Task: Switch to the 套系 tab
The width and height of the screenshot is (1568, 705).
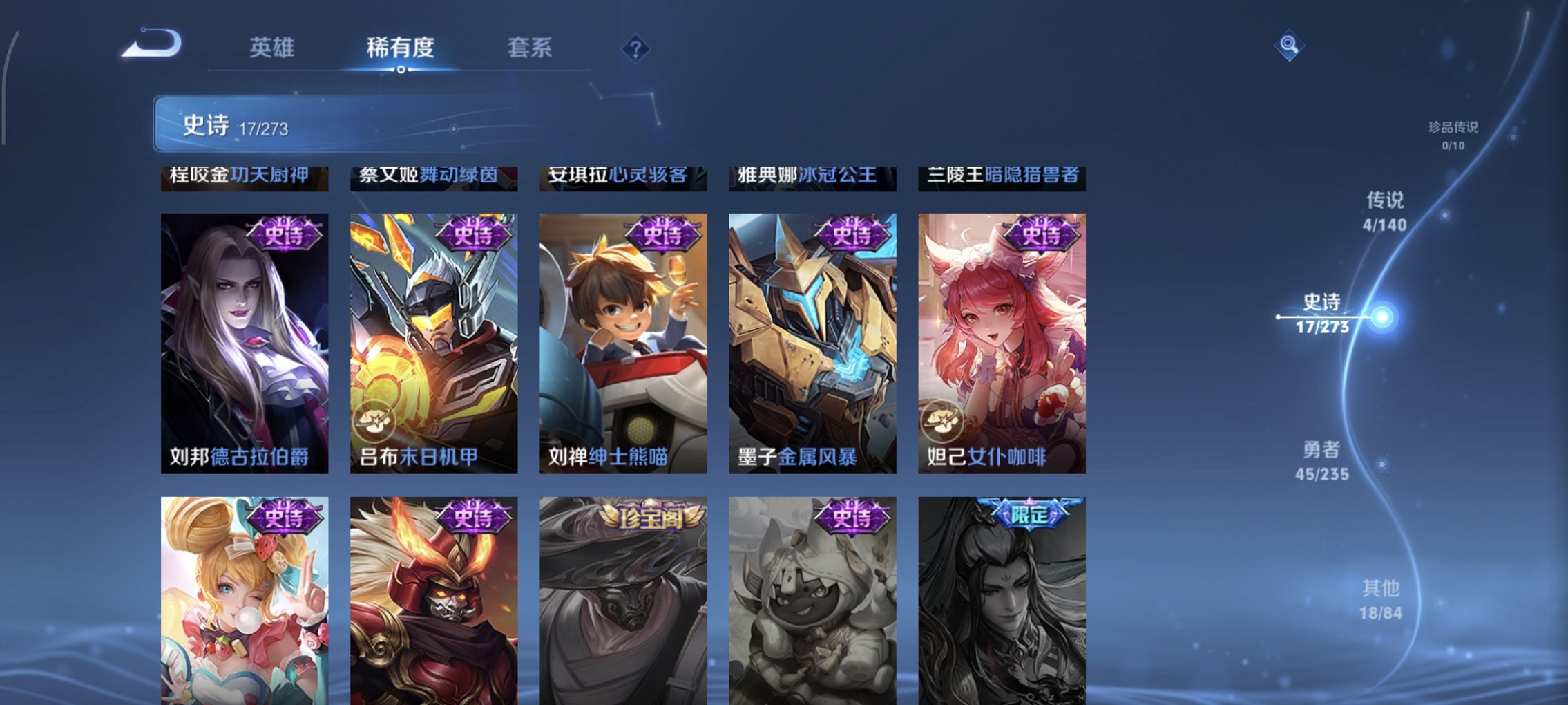Action: 530,47
